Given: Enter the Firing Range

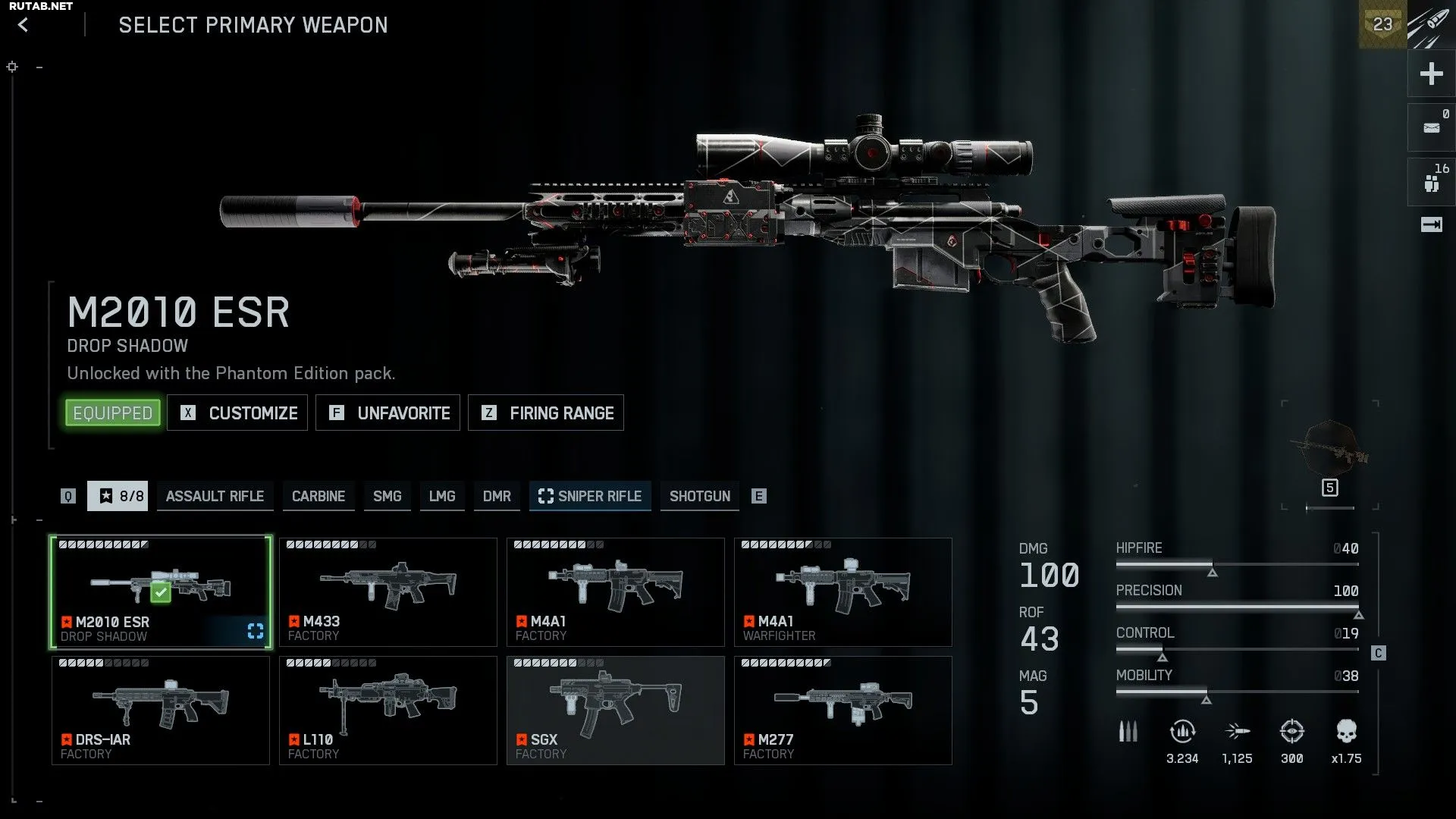Looking at the screenshot, I should pos(546,413).
